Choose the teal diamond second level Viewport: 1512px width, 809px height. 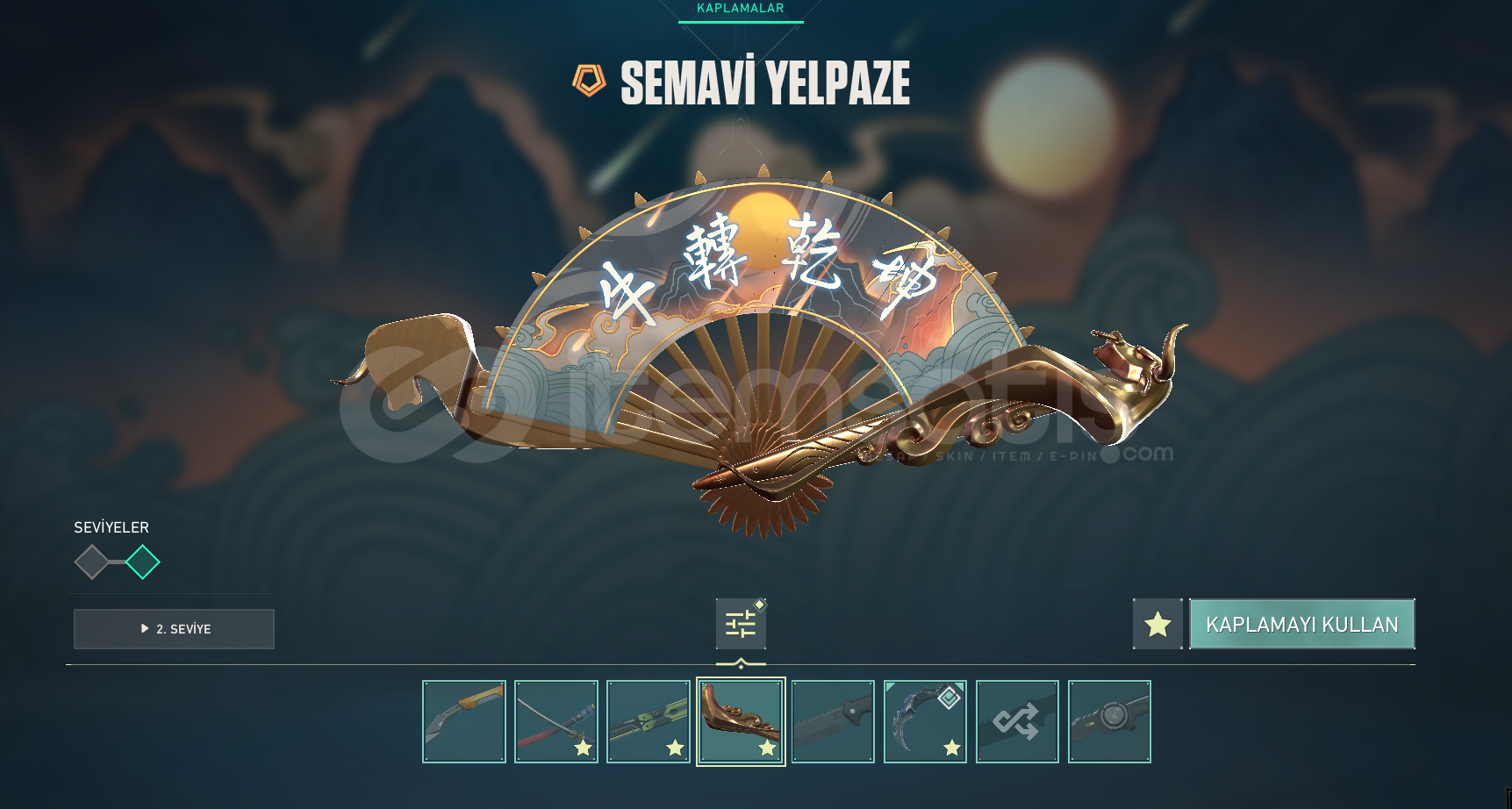coord(142,562)
